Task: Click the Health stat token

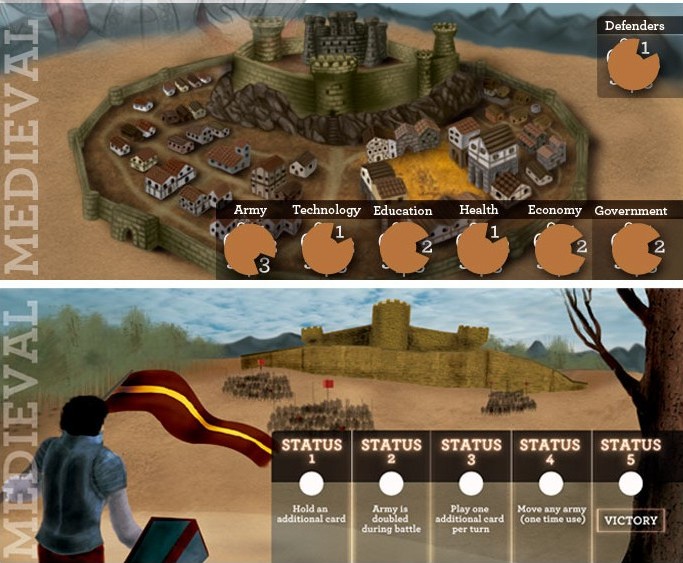Action: tap(482, 249)
